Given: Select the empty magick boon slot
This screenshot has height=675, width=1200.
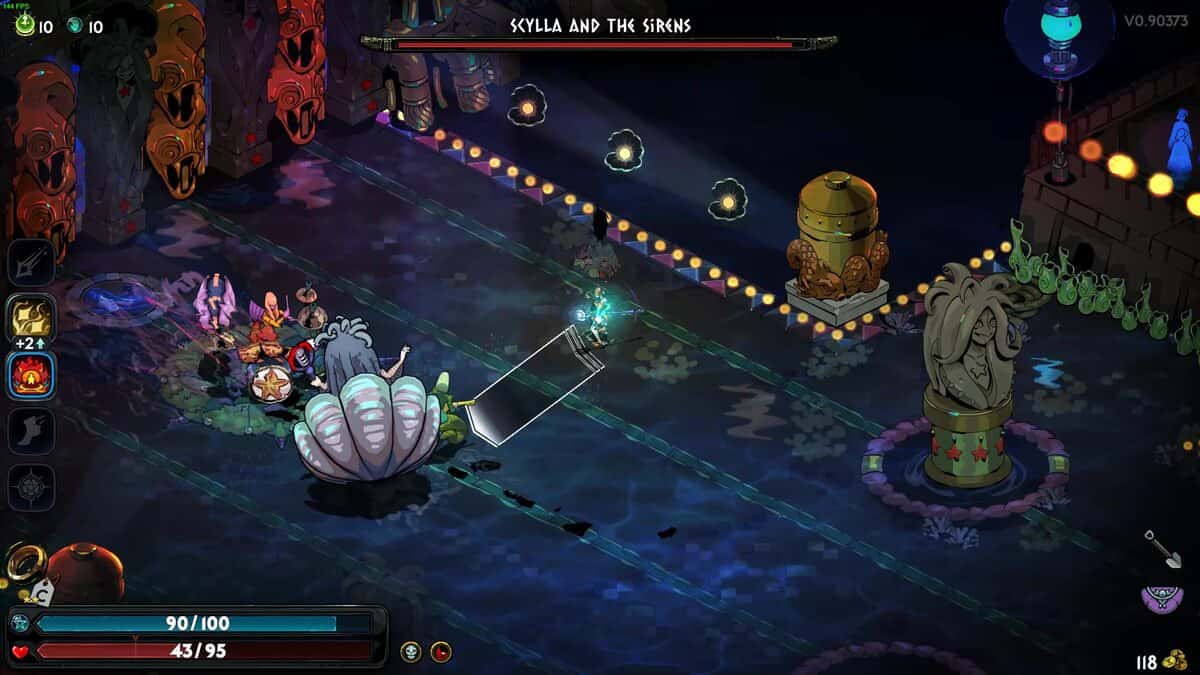Looking at the screenshot, I should 31,488.
